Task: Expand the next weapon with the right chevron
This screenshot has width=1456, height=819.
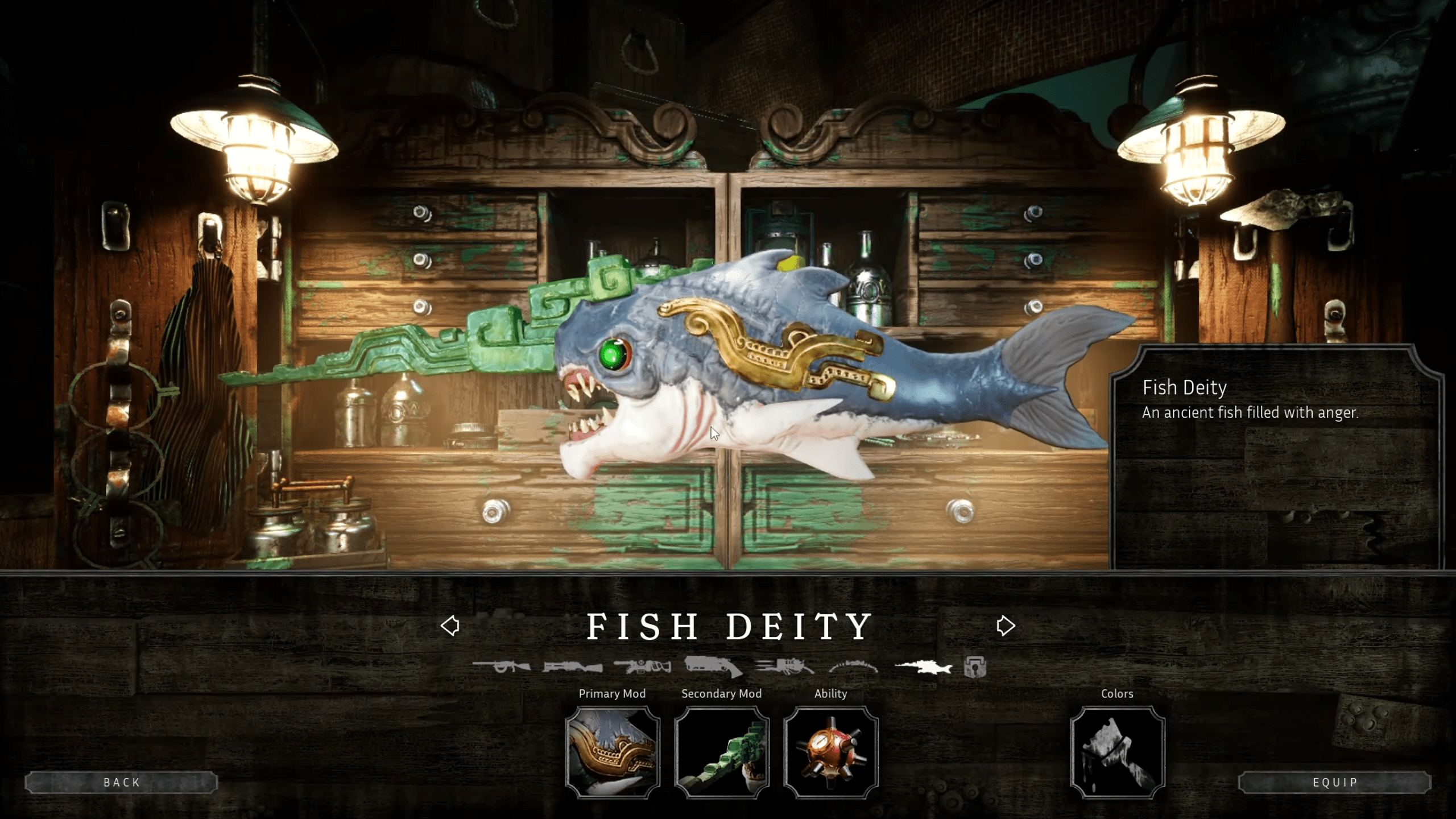Action: click(x=1008, y=624)
